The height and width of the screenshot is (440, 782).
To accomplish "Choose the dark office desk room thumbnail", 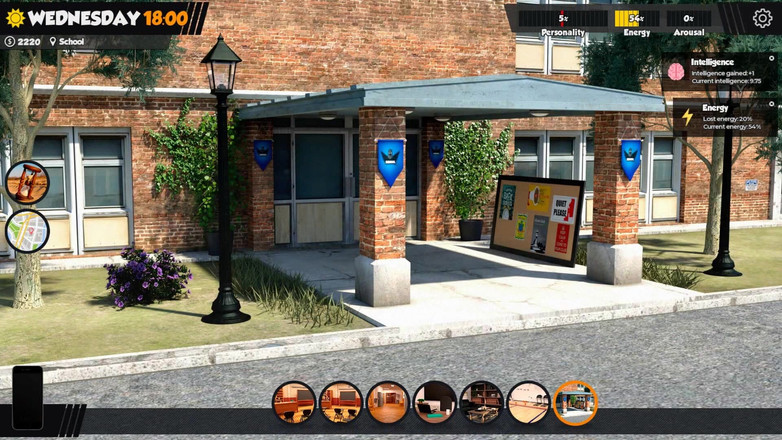I will (434, 402).
